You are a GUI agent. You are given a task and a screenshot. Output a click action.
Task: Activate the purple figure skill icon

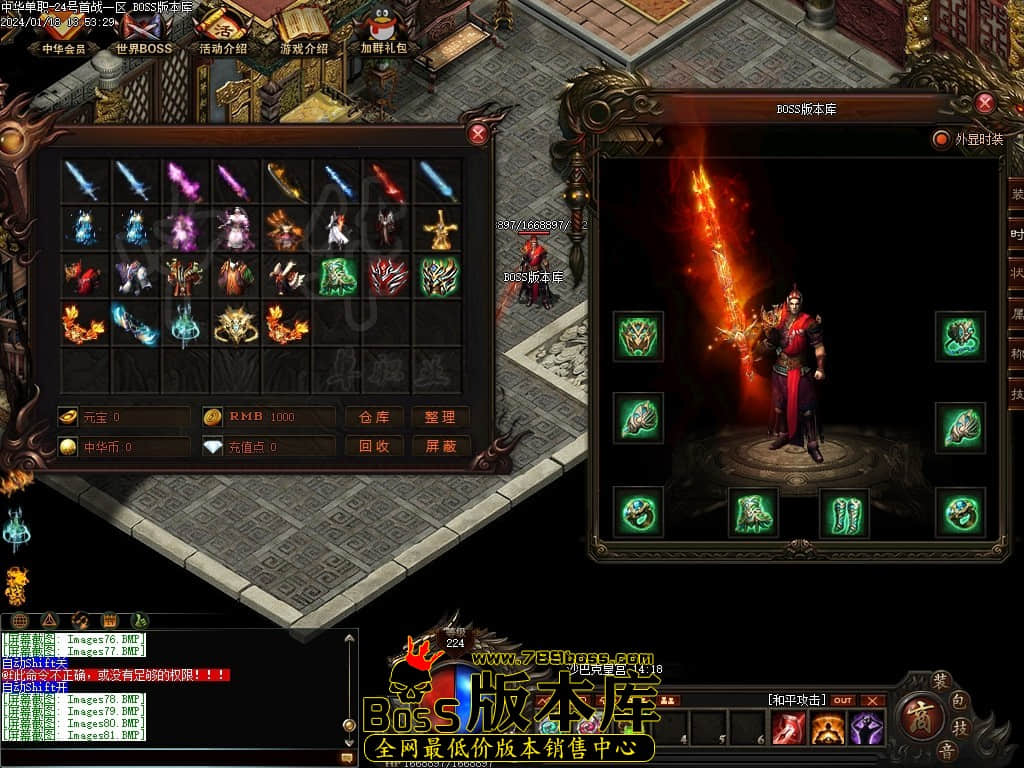(866, 729)
